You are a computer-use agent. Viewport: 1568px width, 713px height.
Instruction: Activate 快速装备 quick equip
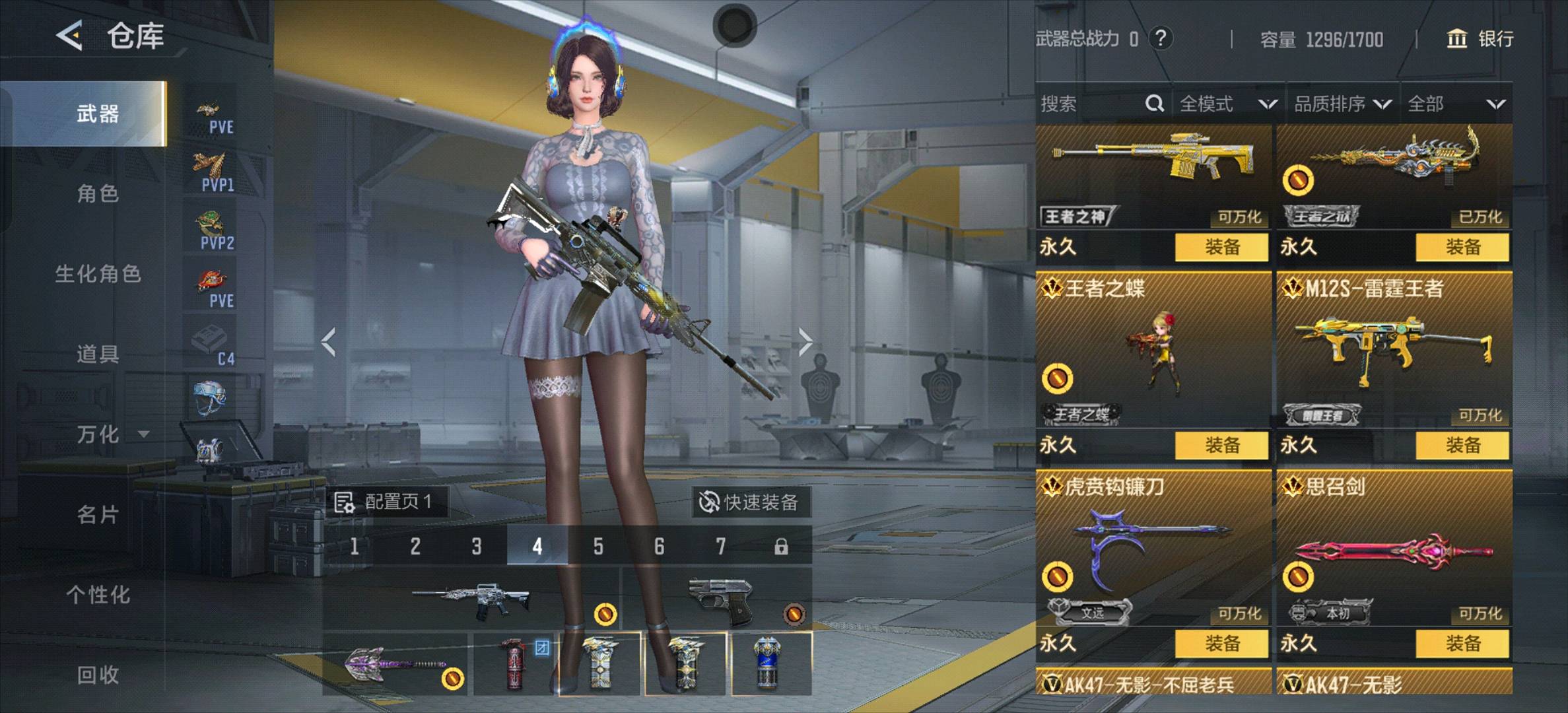coord(749,502)
